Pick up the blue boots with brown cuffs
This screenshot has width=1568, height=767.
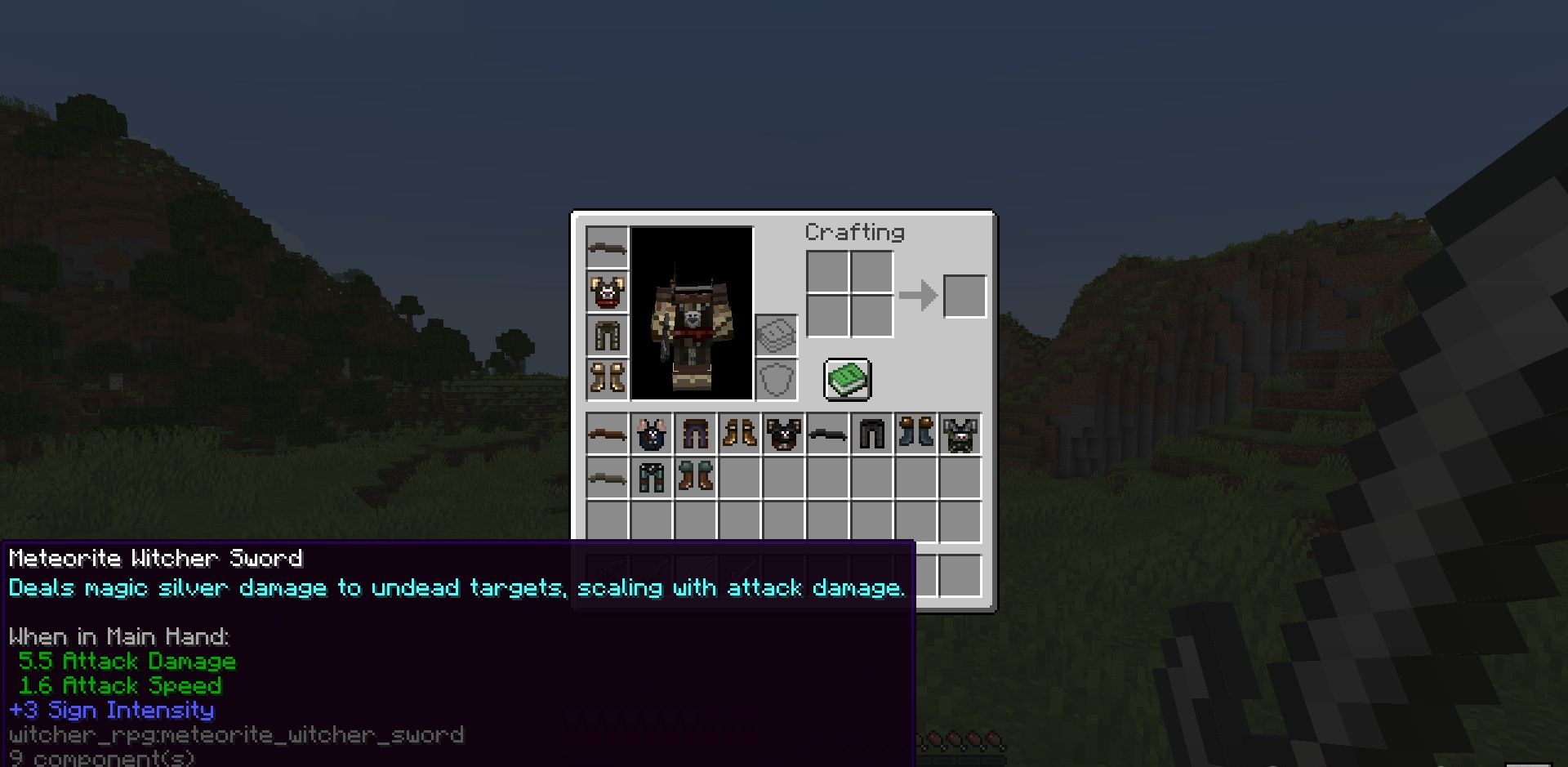(x=916, y=435)
